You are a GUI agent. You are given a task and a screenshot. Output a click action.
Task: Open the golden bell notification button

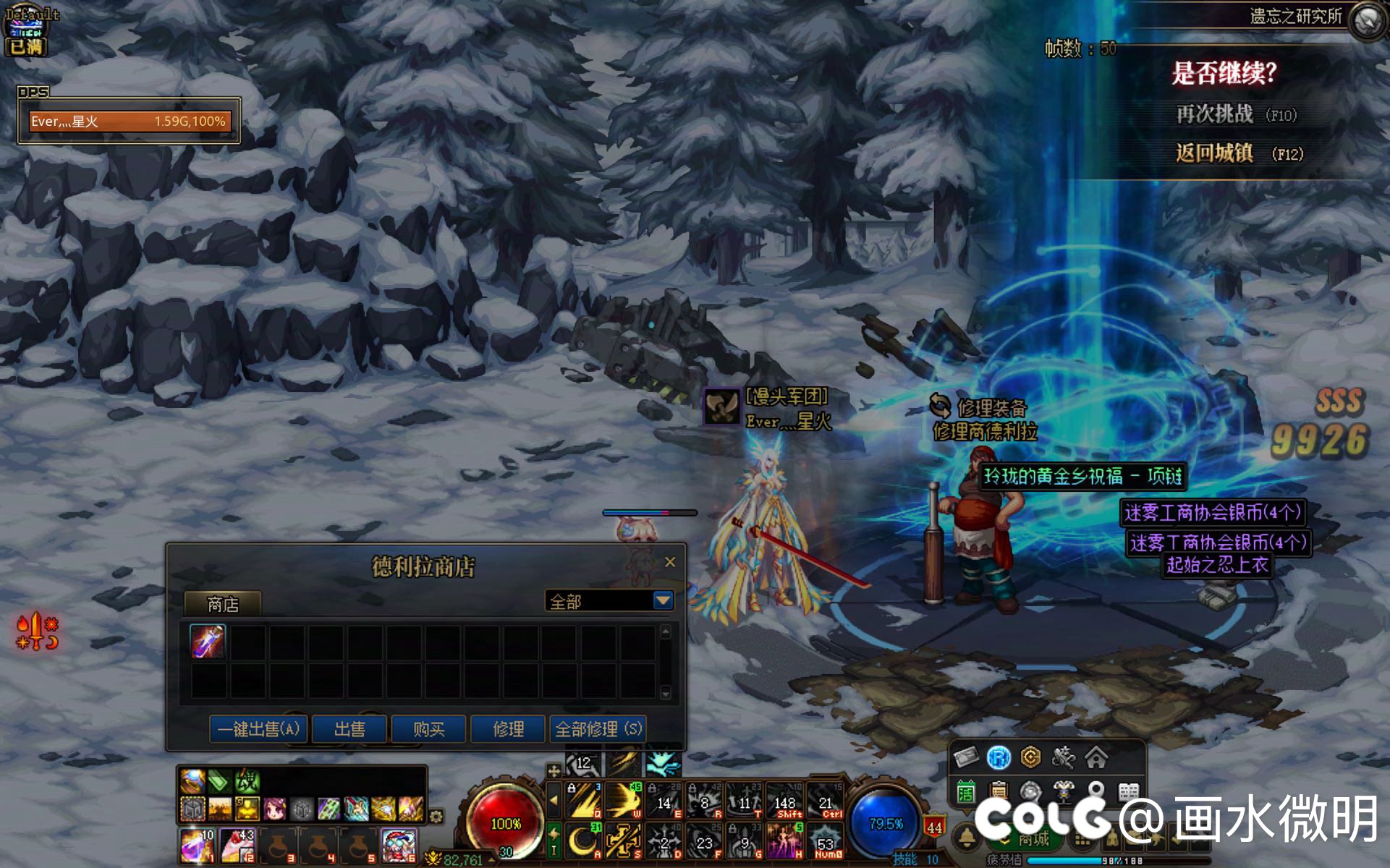[966, 838]
